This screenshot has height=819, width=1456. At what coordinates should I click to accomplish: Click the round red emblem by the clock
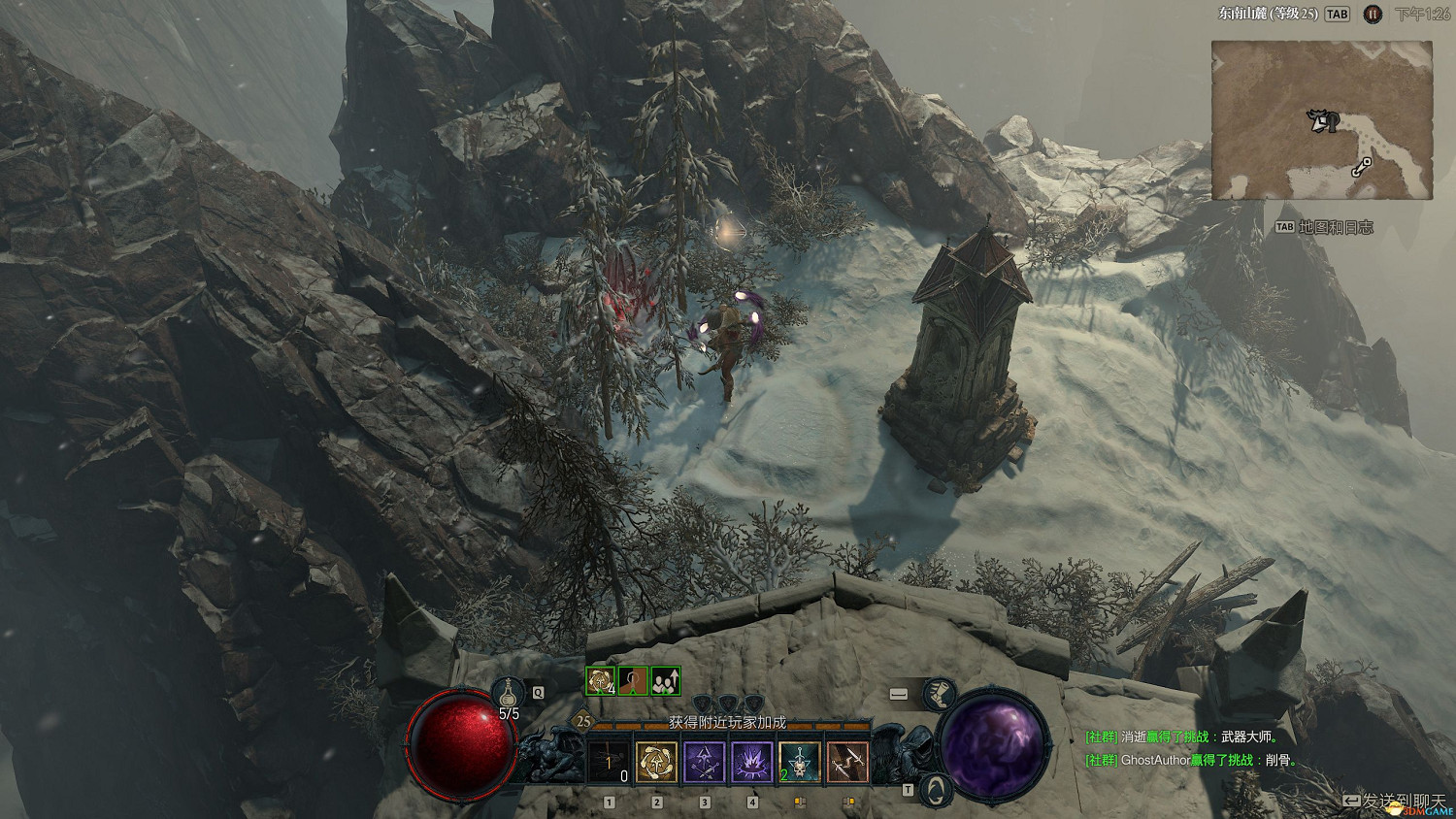click(x=1372, y=15)
